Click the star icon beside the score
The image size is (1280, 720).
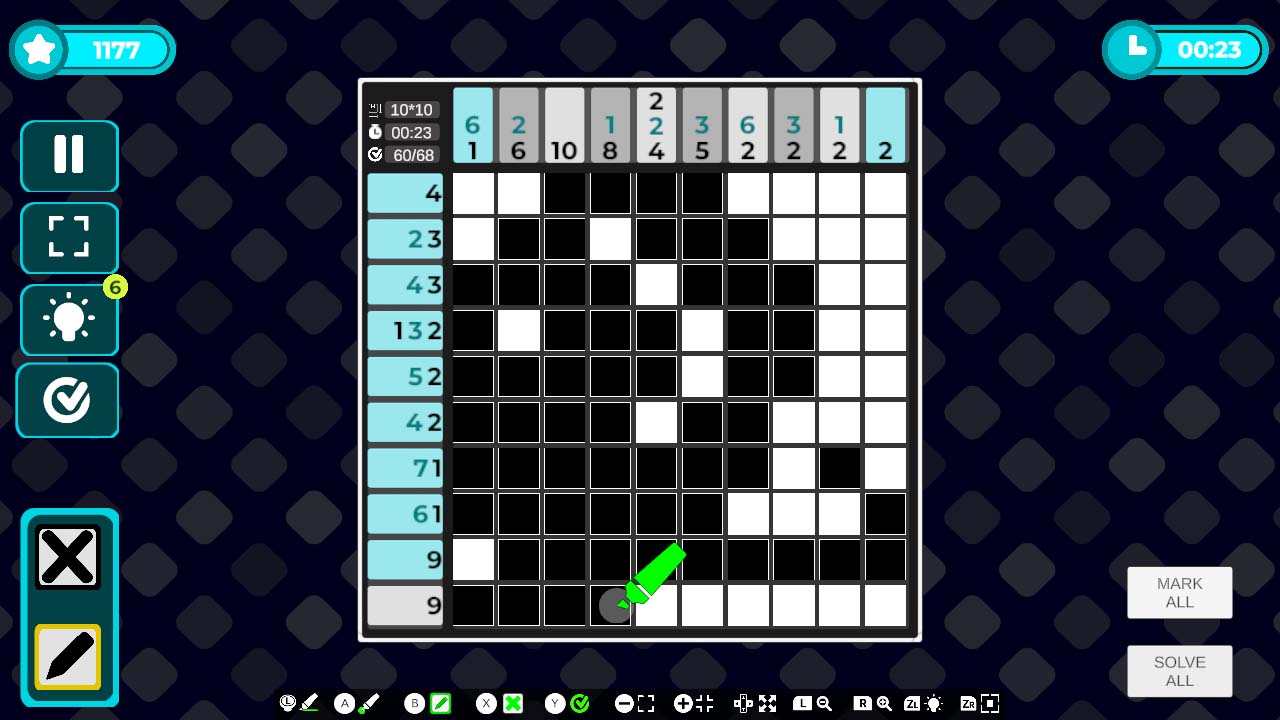(38, 47)
